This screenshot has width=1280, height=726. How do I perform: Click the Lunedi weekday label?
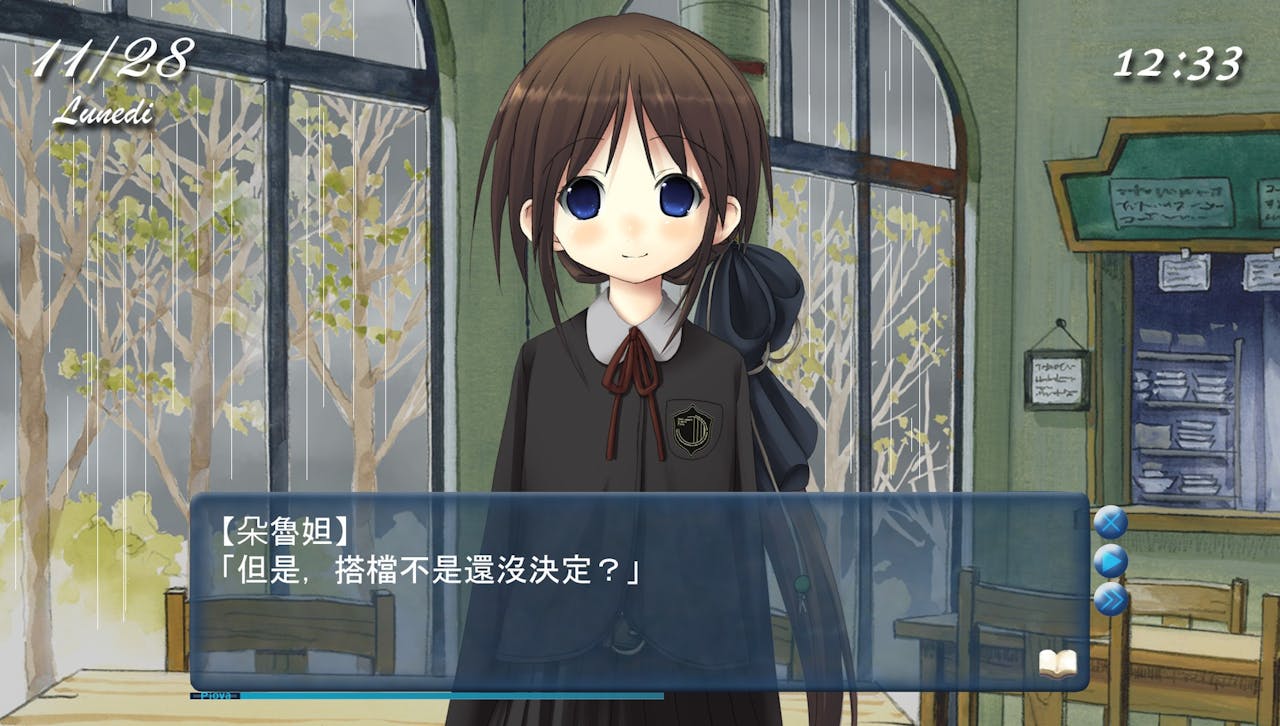coord(106,112)
